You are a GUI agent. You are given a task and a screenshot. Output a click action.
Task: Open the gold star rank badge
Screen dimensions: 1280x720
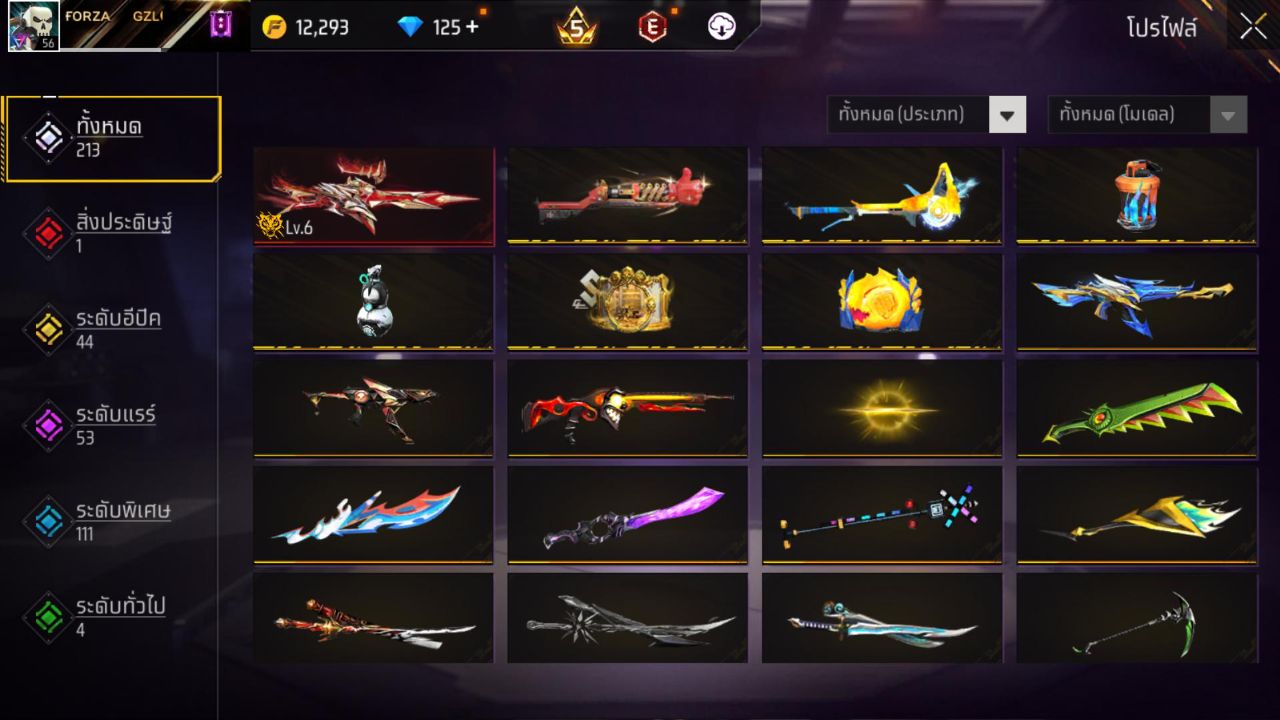pos(576,27)
